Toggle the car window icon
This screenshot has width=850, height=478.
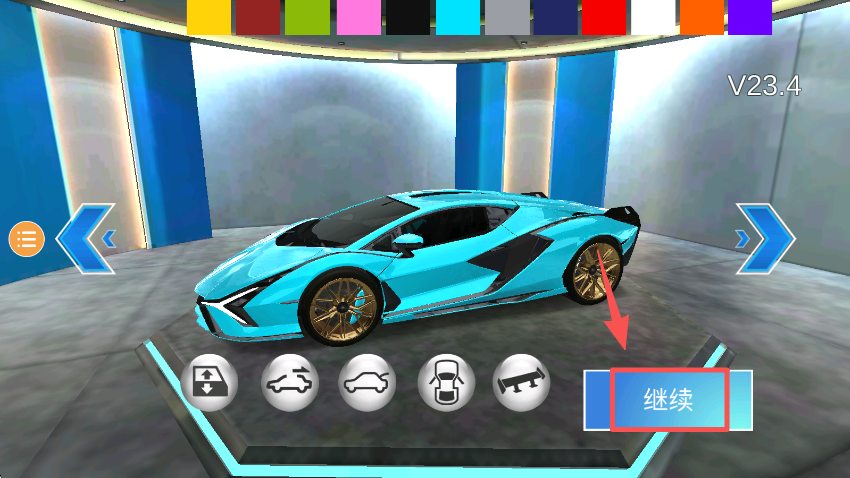(x=208, y=381)
